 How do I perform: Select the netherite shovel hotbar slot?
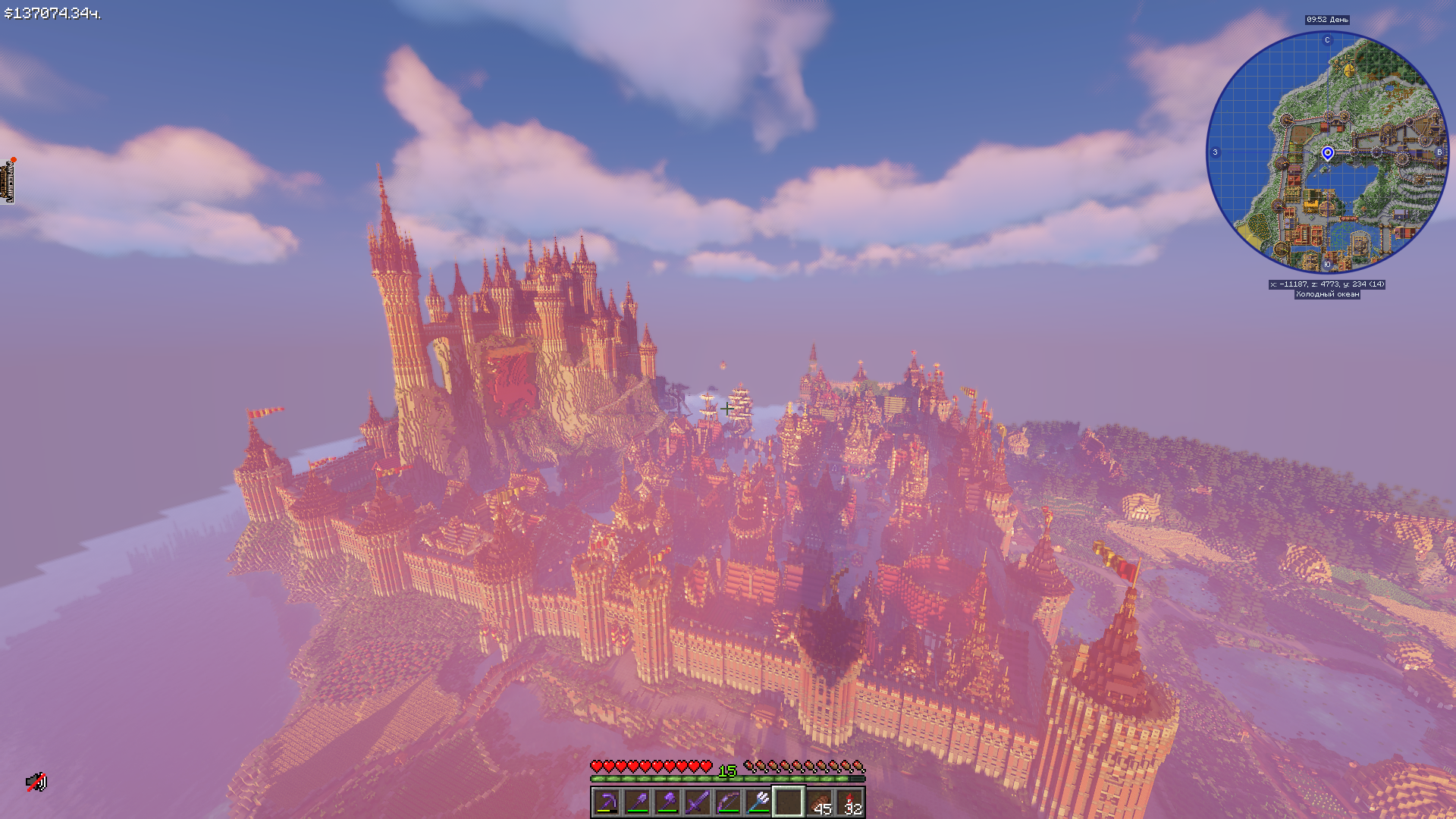click(x=637, y=802)
